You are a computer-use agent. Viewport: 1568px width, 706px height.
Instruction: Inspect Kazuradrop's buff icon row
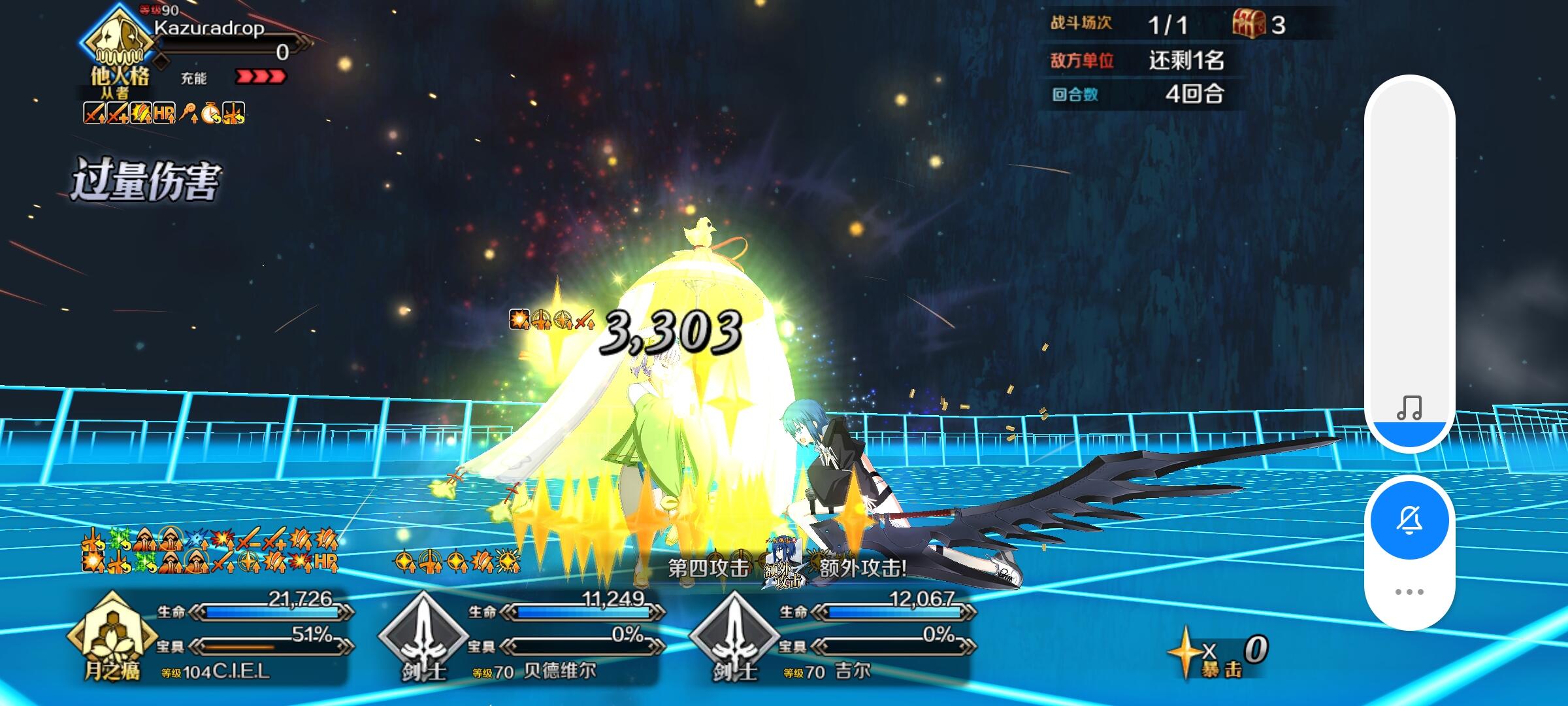[x=165, y=114]
